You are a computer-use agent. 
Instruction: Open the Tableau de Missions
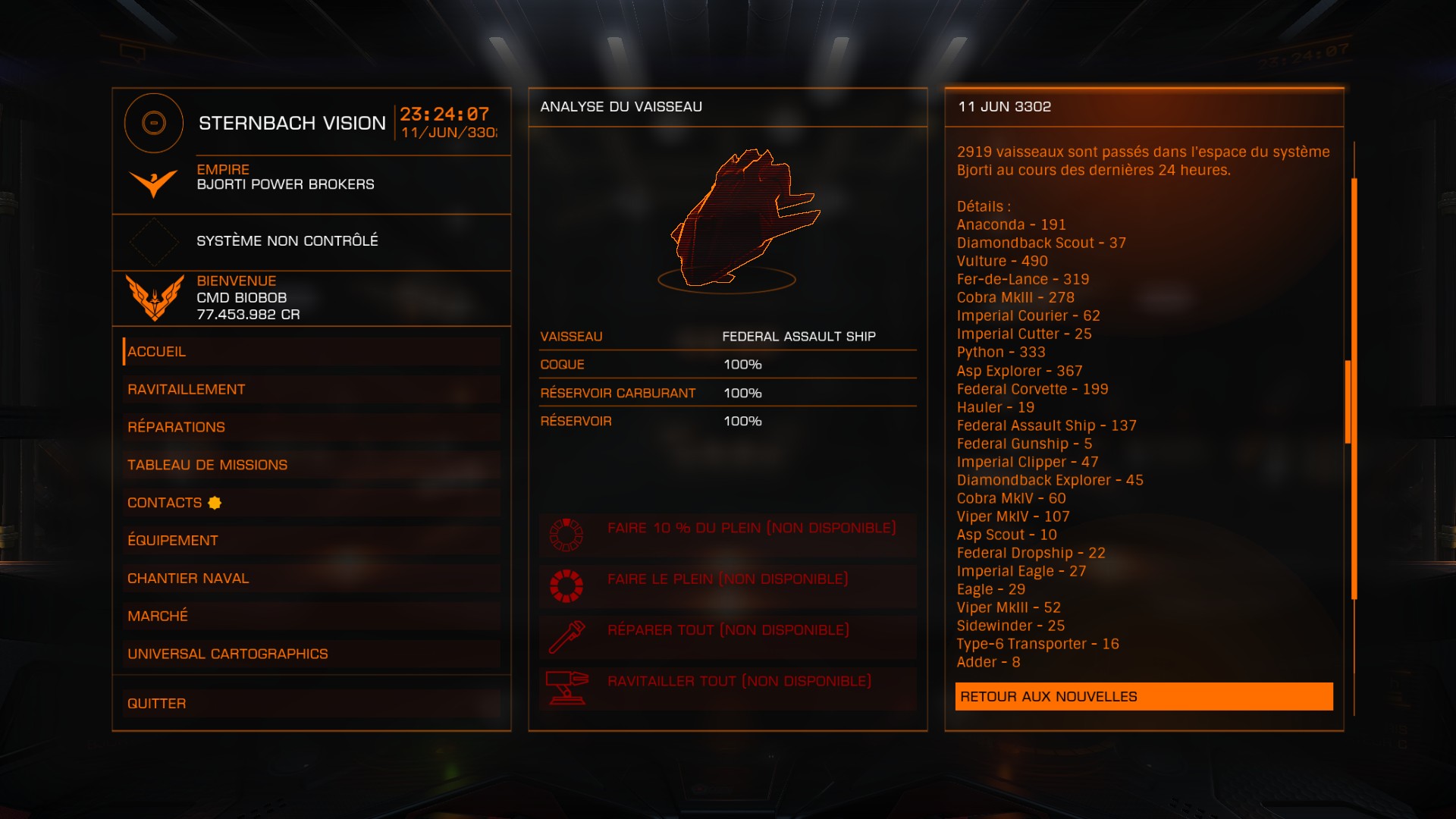coord(311,465)
